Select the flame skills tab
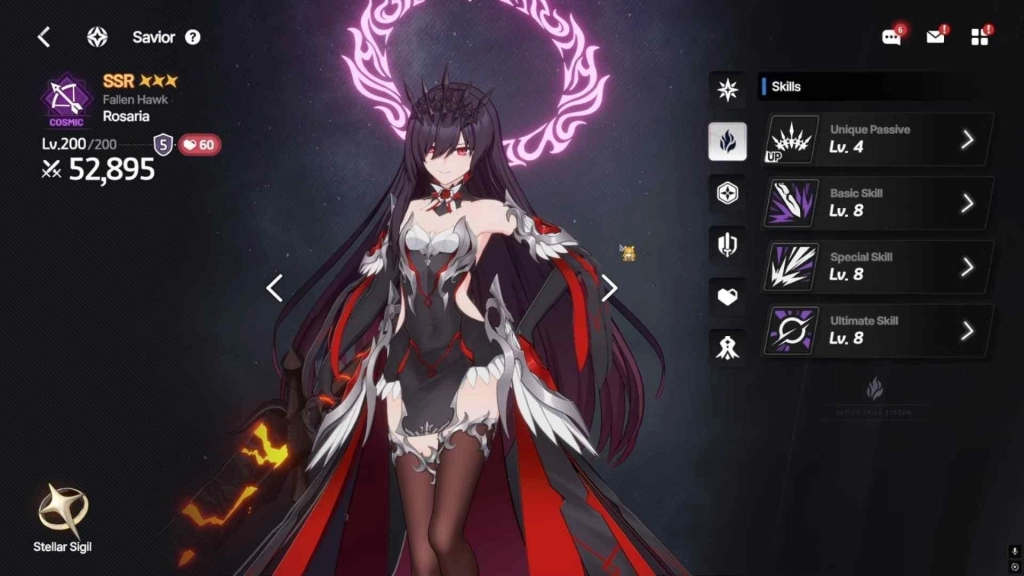The width and height of the screenshot is (1024, 576). click(x=728, y=141)
